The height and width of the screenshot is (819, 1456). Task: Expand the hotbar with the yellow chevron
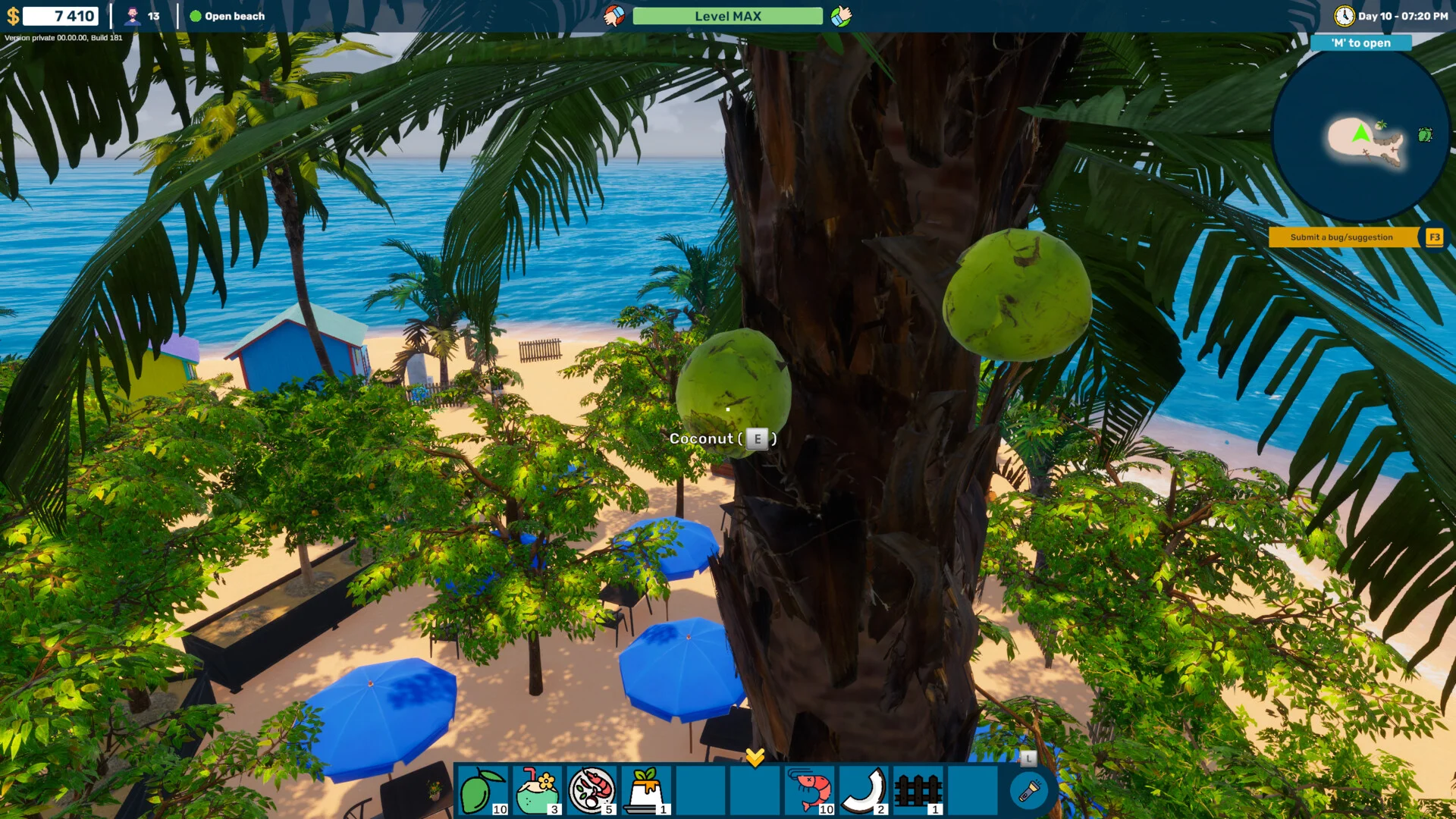pyautogui.click(x=755, y=757)
